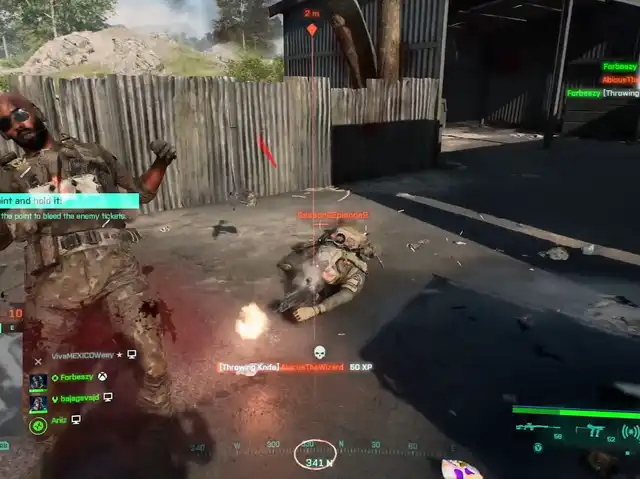Click squad leader VivaMEXICOWeey's name
The width and height of the screenshot is (640, 479).
pyautogui.click(x=85, y=355)
